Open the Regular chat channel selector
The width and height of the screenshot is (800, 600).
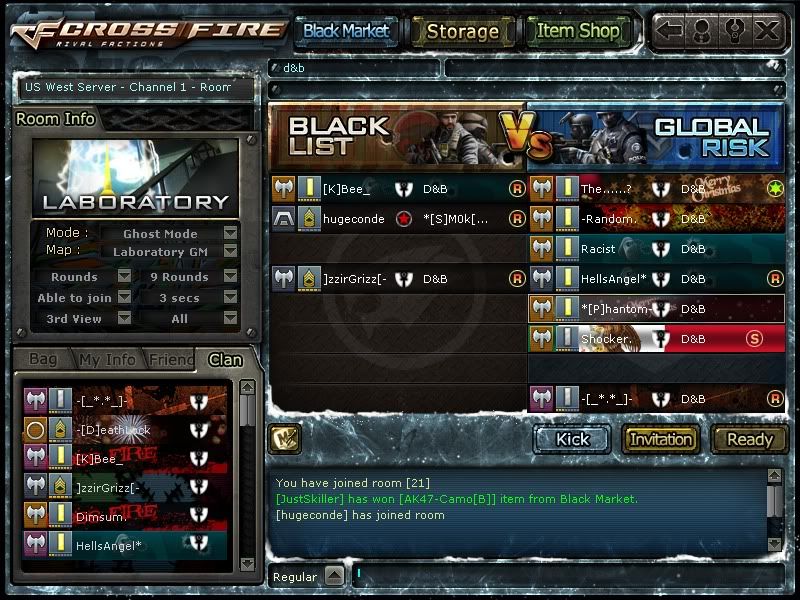click(334, 576)
